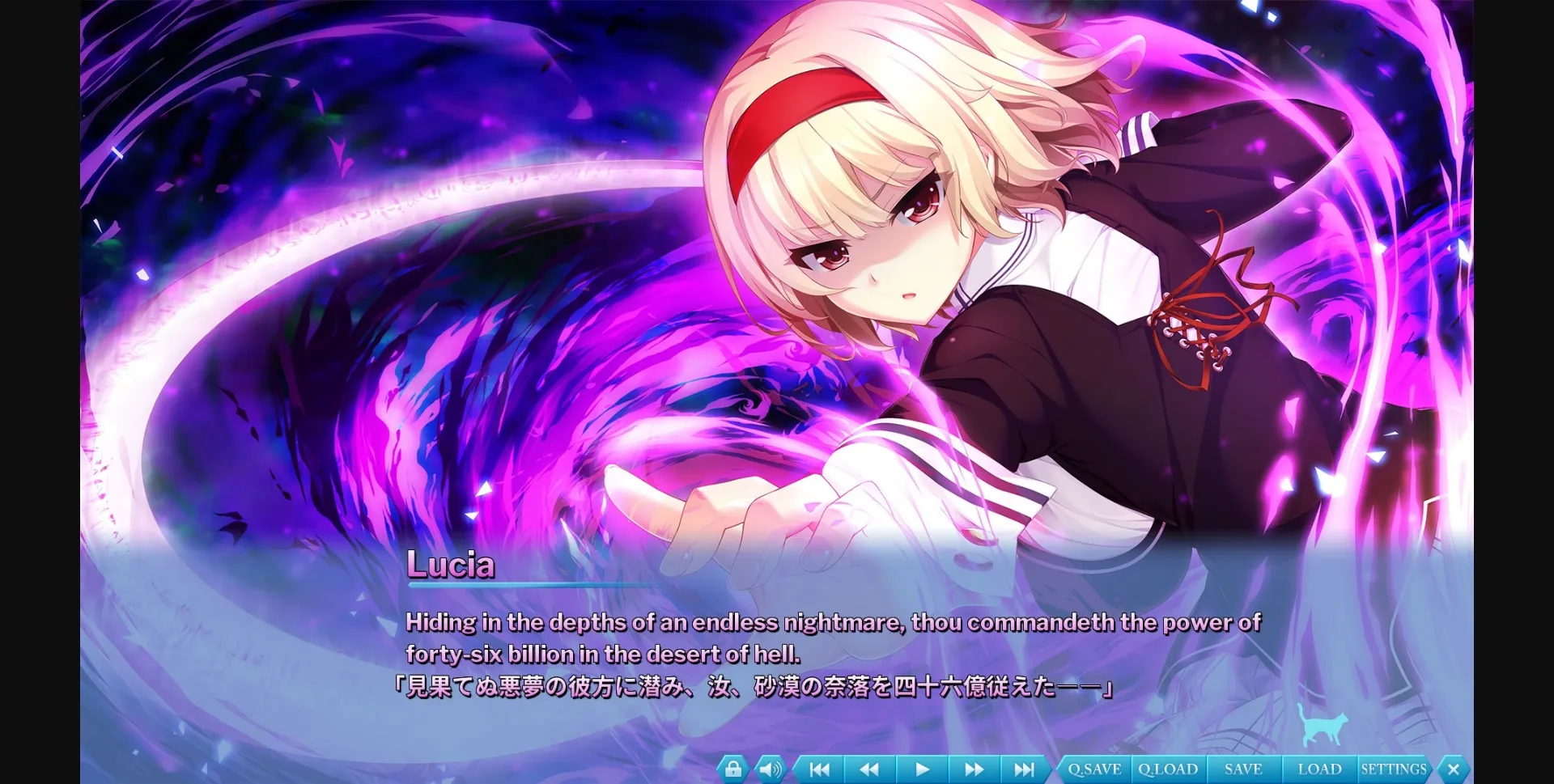Screen dimensions: 1554x784
Task: Perform a quick save with Q.SAVE
Action: pos(1094,769)
